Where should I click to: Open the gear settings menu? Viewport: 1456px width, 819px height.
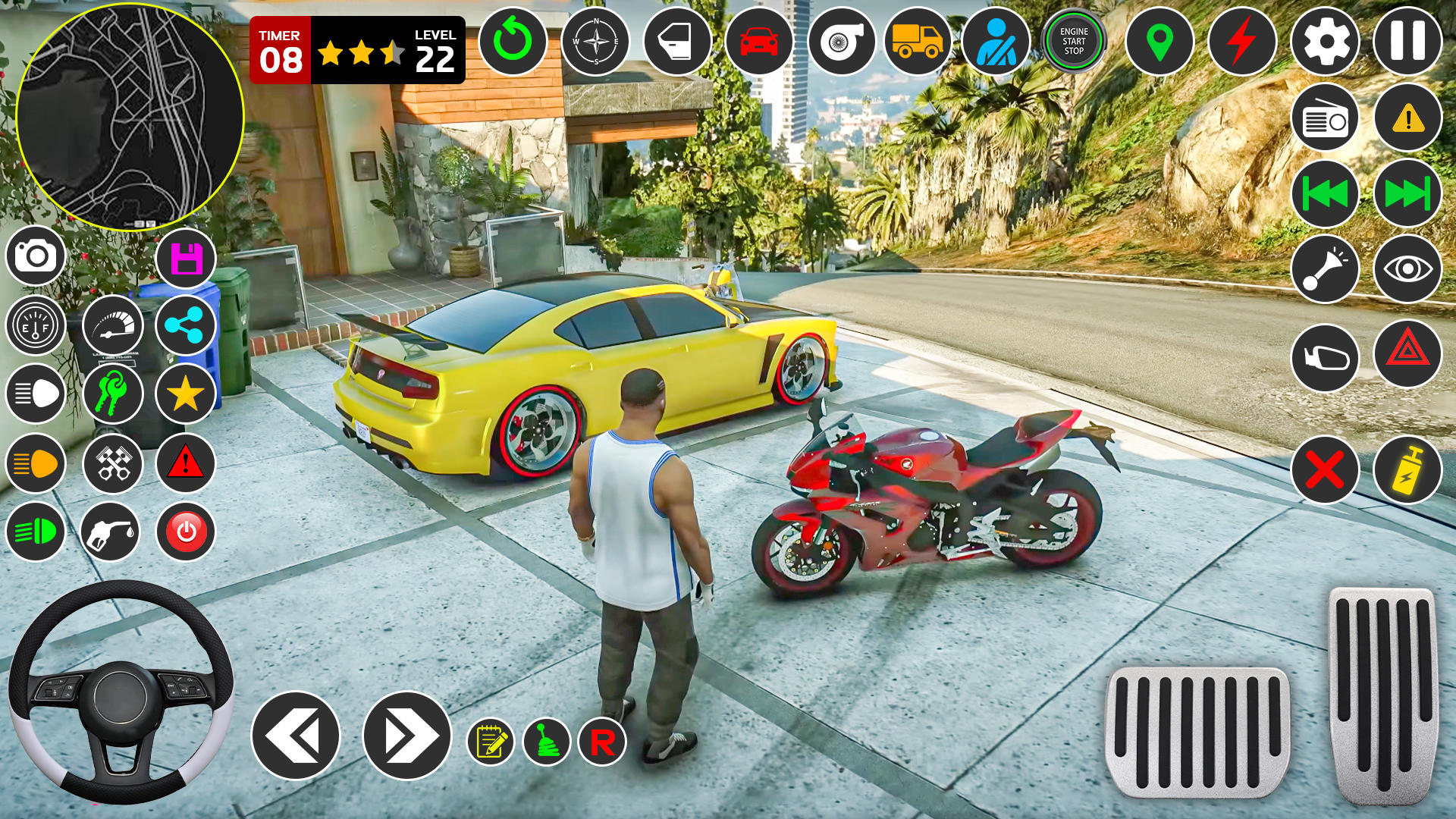point(1325,41)
